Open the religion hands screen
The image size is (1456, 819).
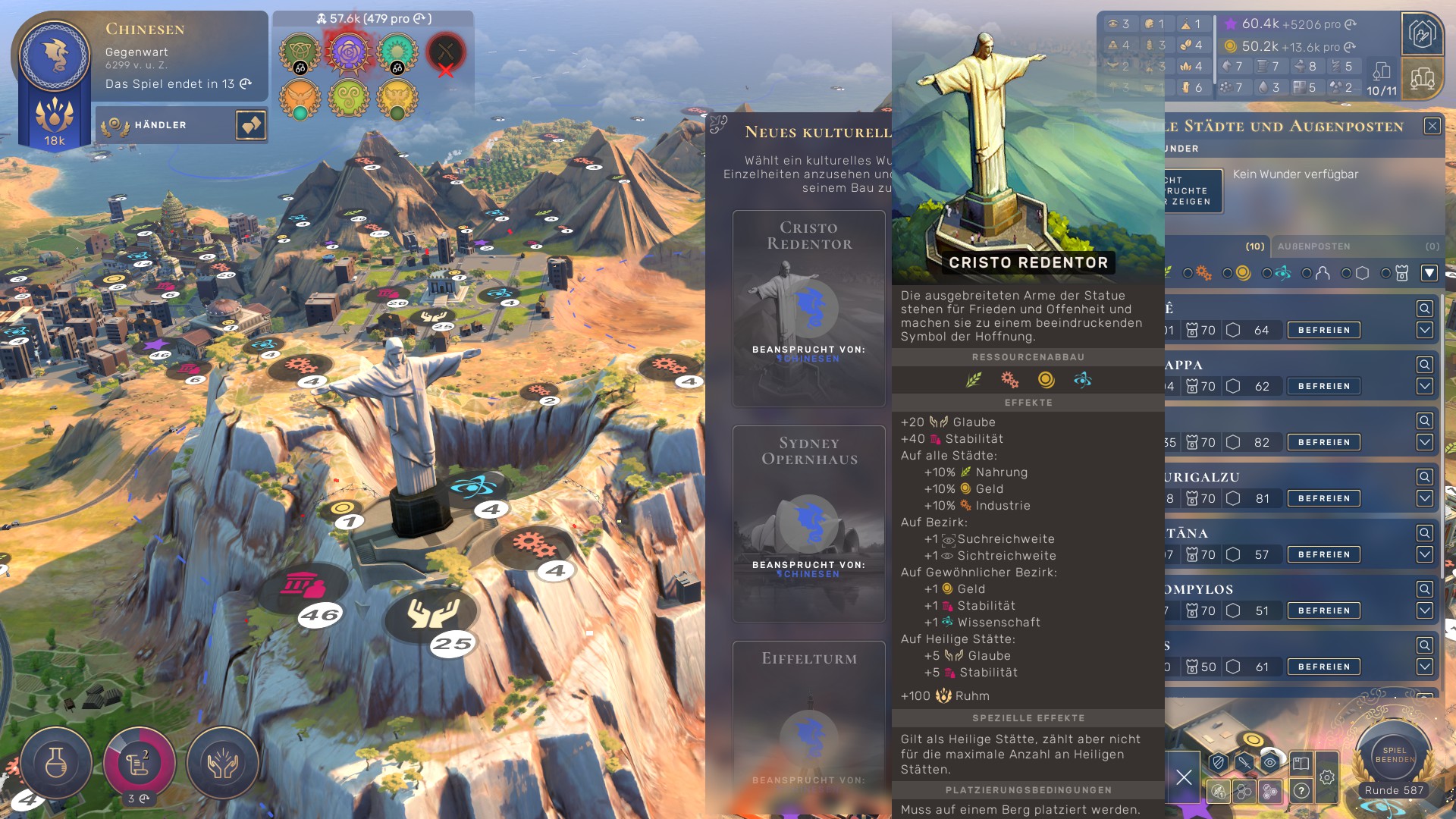(222, 764)
